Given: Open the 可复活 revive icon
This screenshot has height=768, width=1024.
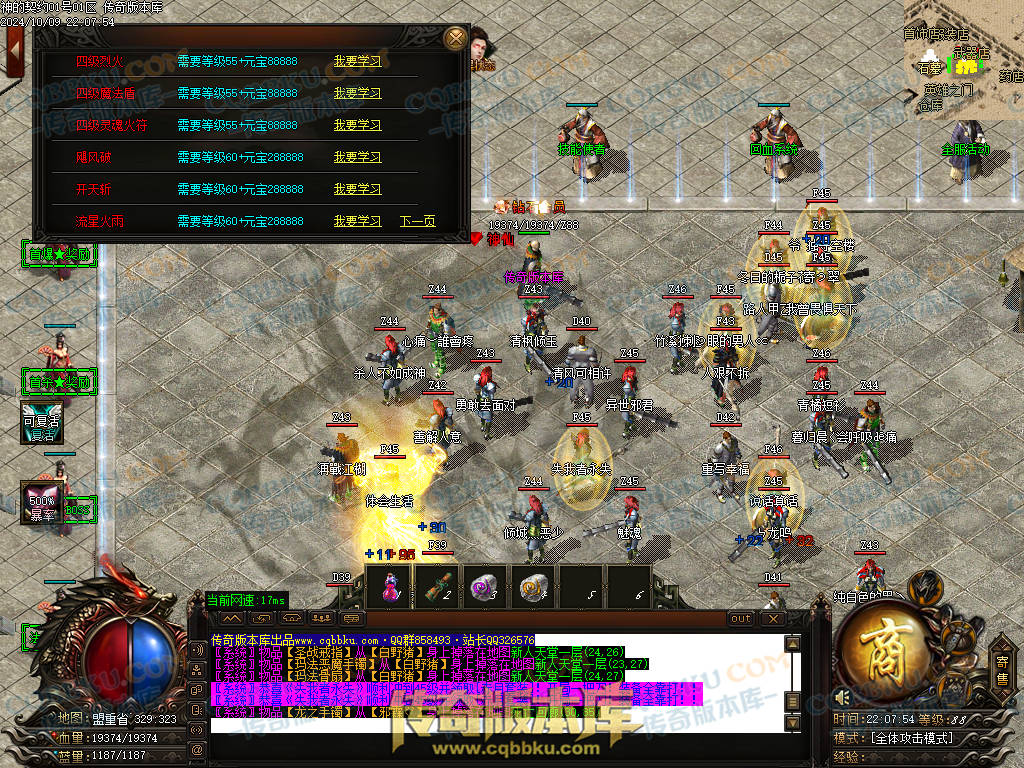Looking at the screenshot, I should click(x=42, y=422).
